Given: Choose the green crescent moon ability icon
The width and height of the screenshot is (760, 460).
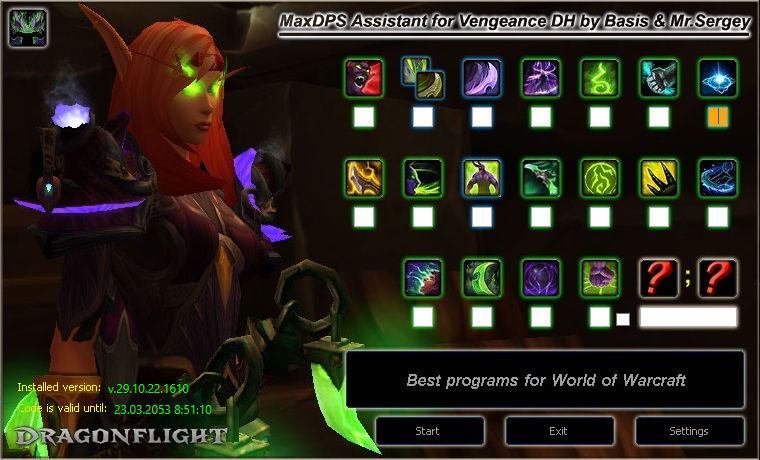Looking at the screenshot, I should pyautogui.click(x=481, y=277).
